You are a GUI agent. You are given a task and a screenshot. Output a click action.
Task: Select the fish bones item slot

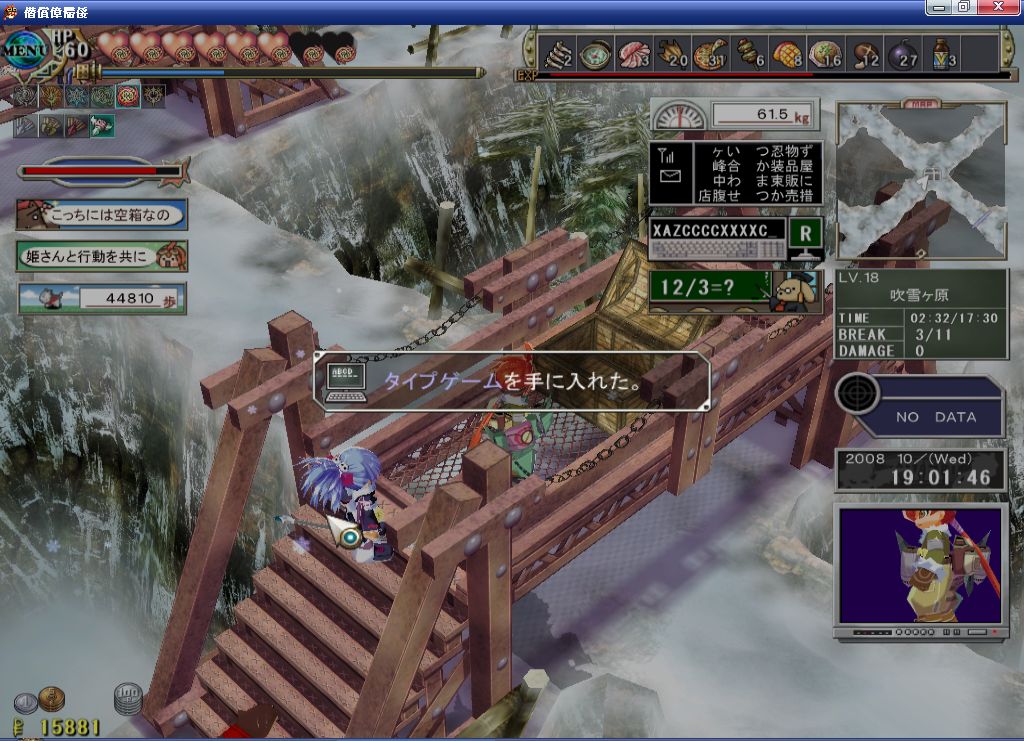[556, 52]
